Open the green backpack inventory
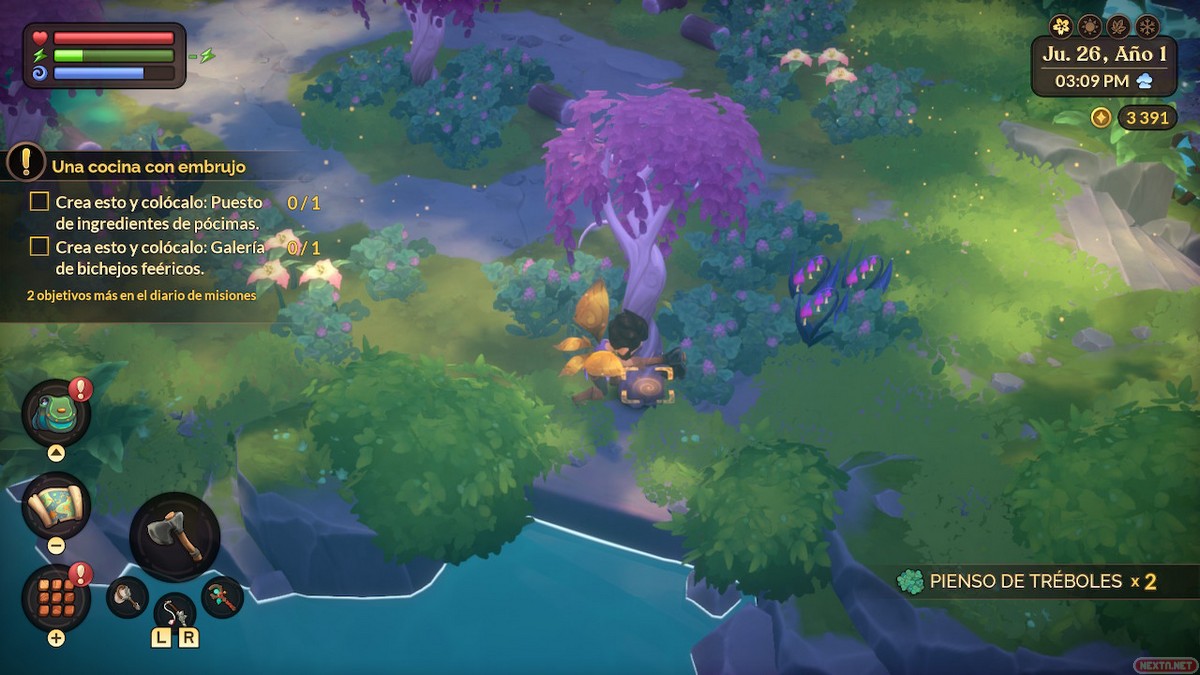 (x=55, y=413)
